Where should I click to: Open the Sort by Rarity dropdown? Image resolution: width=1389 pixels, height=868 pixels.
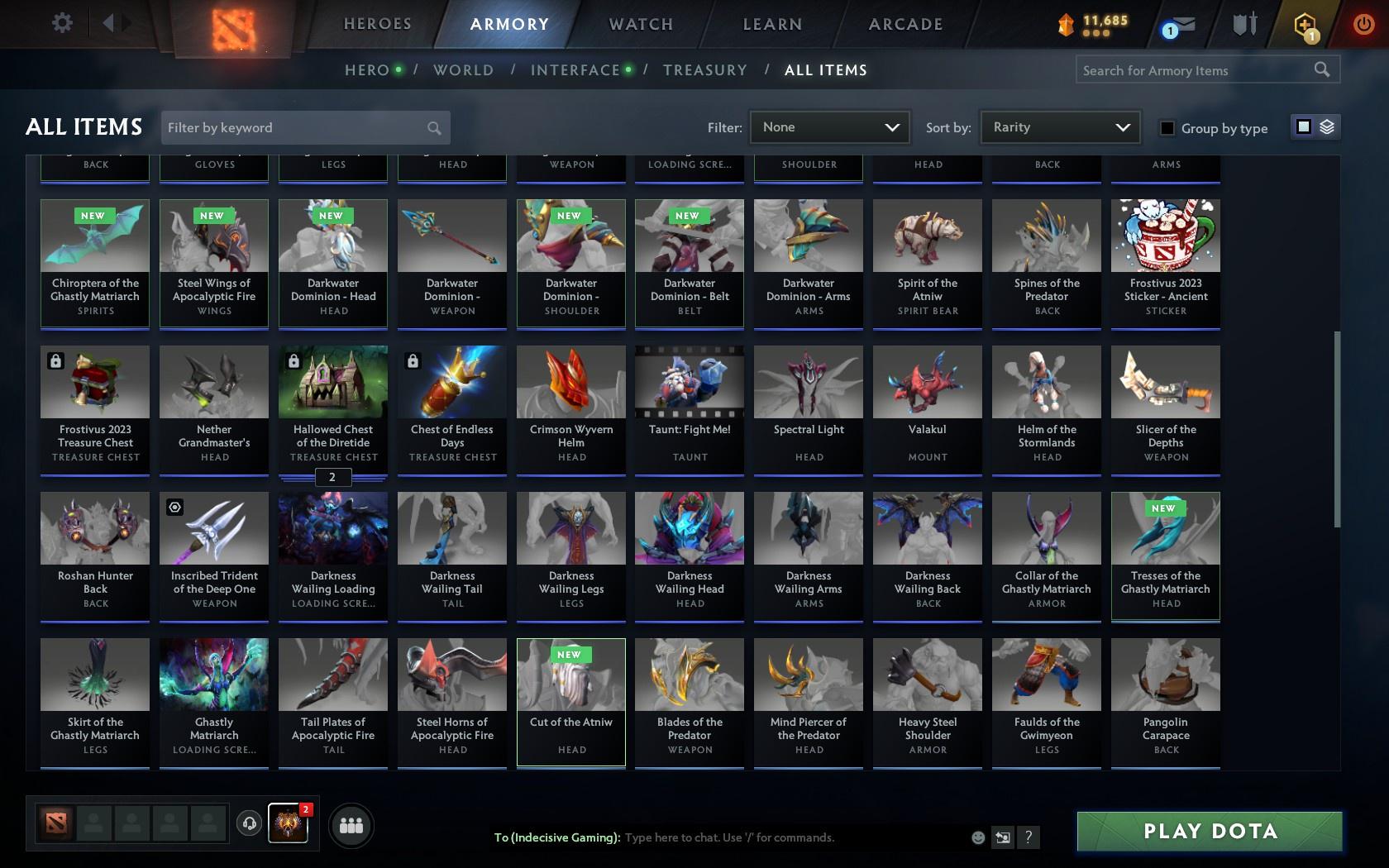[x=1059, y=127]
